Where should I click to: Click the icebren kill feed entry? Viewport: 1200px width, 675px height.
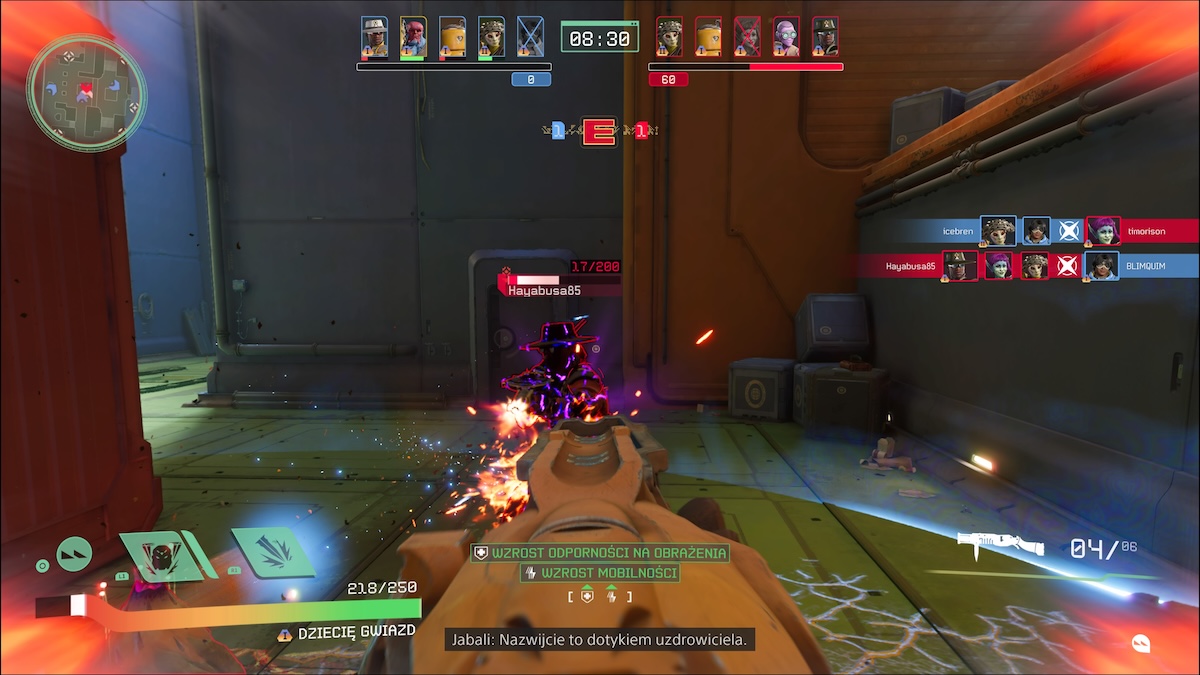click(x=957, y=231)
